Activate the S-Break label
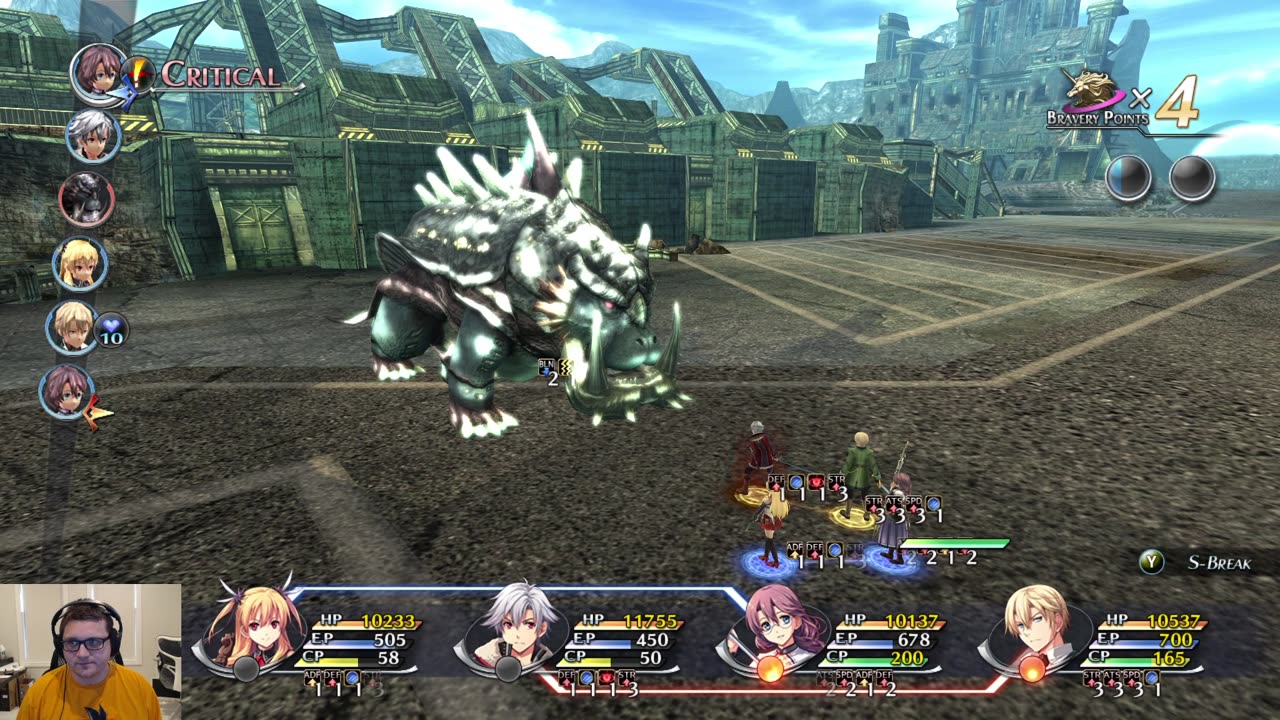1280x720 pixels. (1218, 563)
